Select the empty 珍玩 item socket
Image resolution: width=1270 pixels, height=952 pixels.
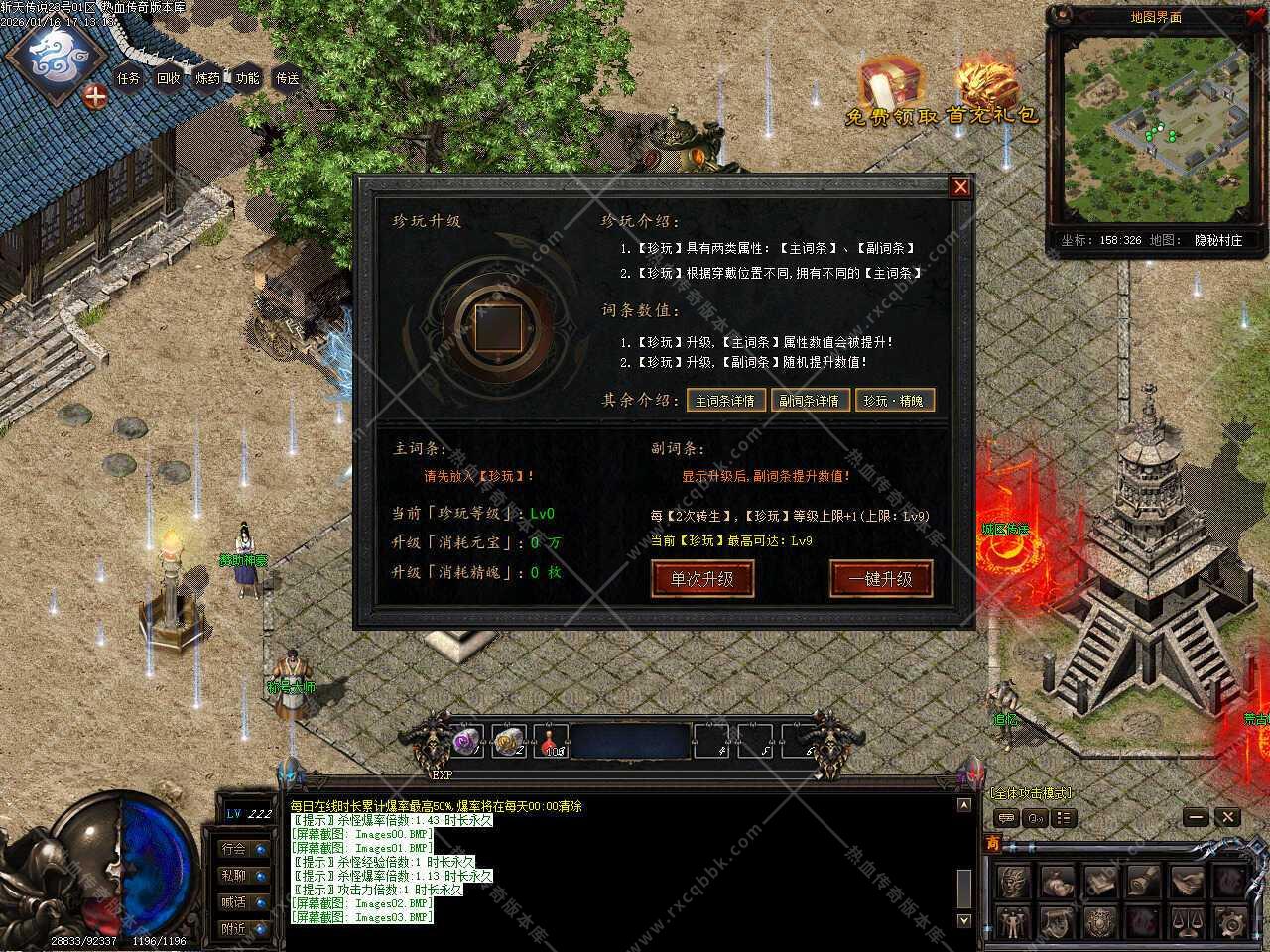pos(496,328)
